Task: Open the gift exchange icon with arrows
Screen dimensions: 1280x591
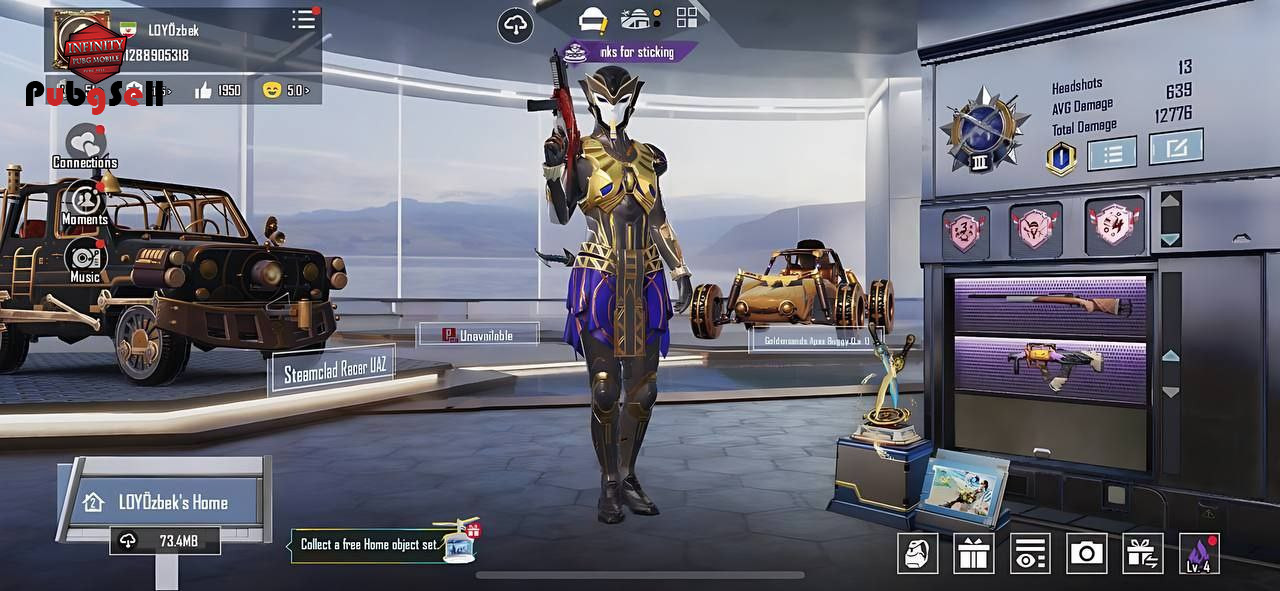Action: tap(1142, 553)
